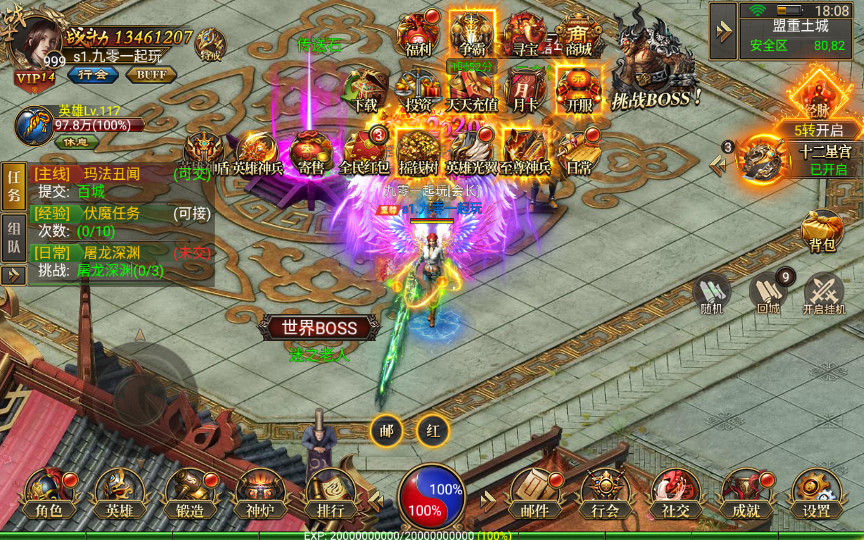Open the 锻造 forging menu
The width and height of the screenshot is (864, 540).
(x=190, y=494)
